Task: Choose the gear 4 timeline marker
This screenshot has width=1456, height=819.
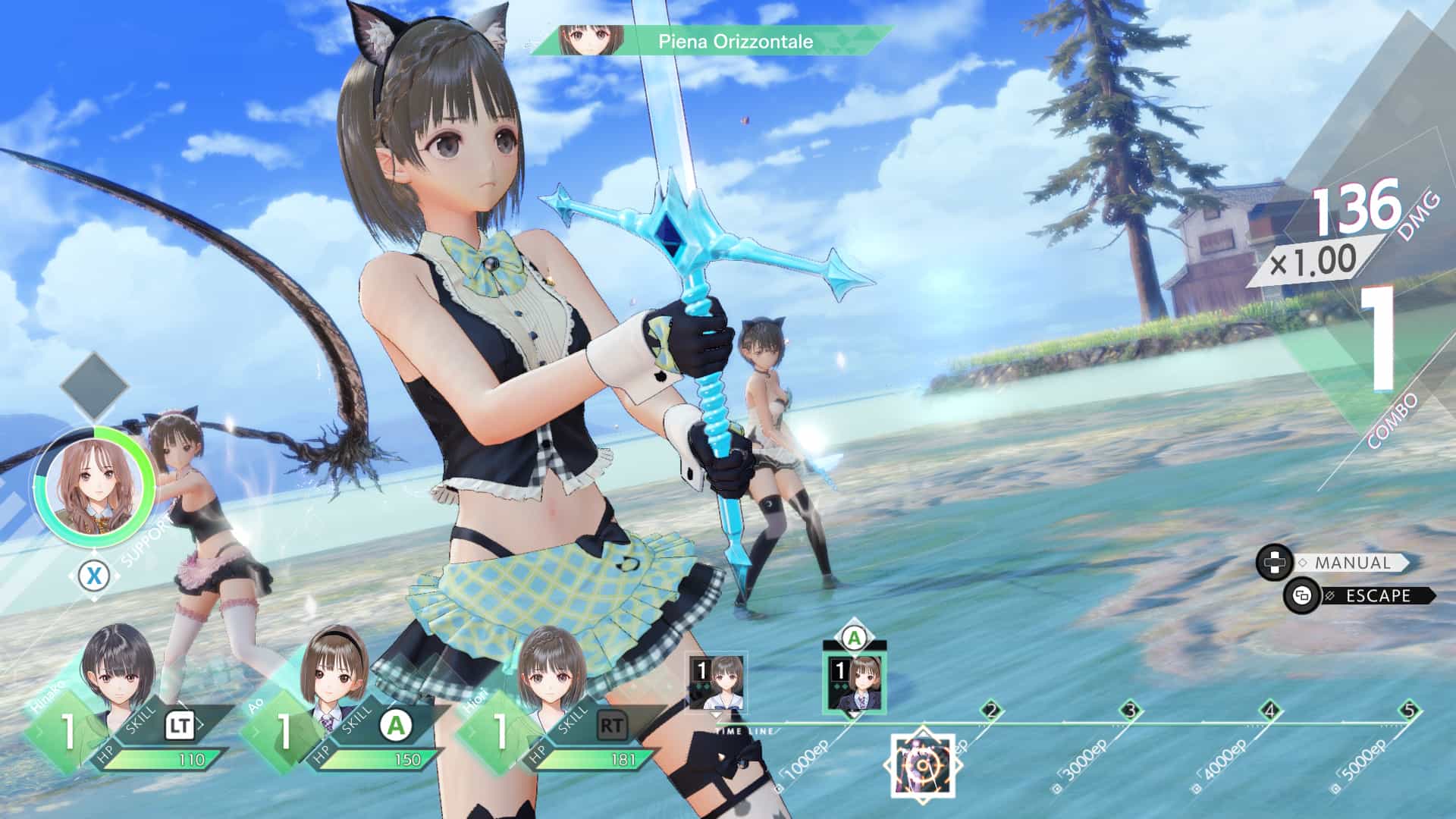Action: (1270, 711)
